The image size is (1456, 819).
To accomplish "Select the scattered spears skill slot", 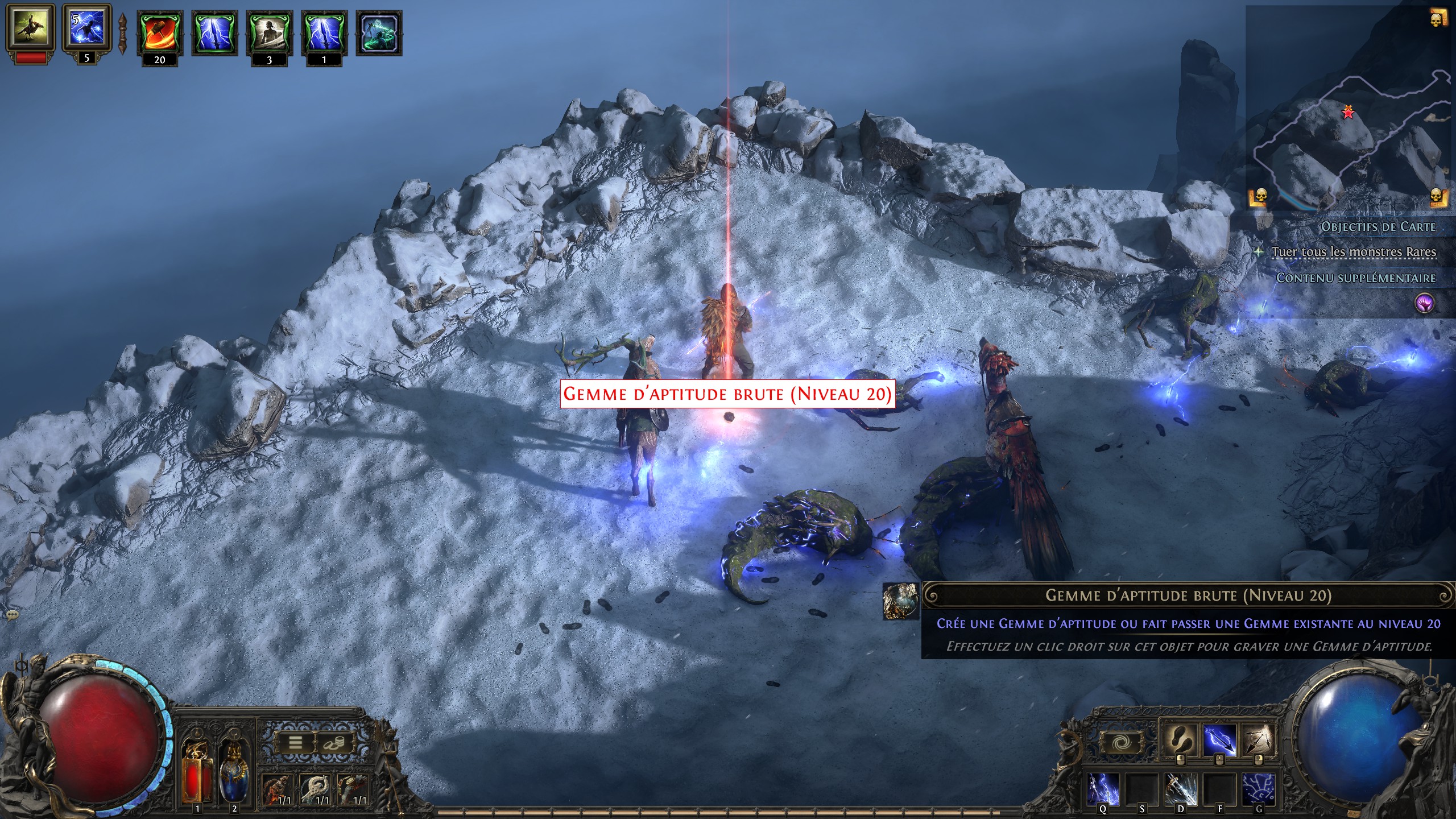I will click(1258, 740).
